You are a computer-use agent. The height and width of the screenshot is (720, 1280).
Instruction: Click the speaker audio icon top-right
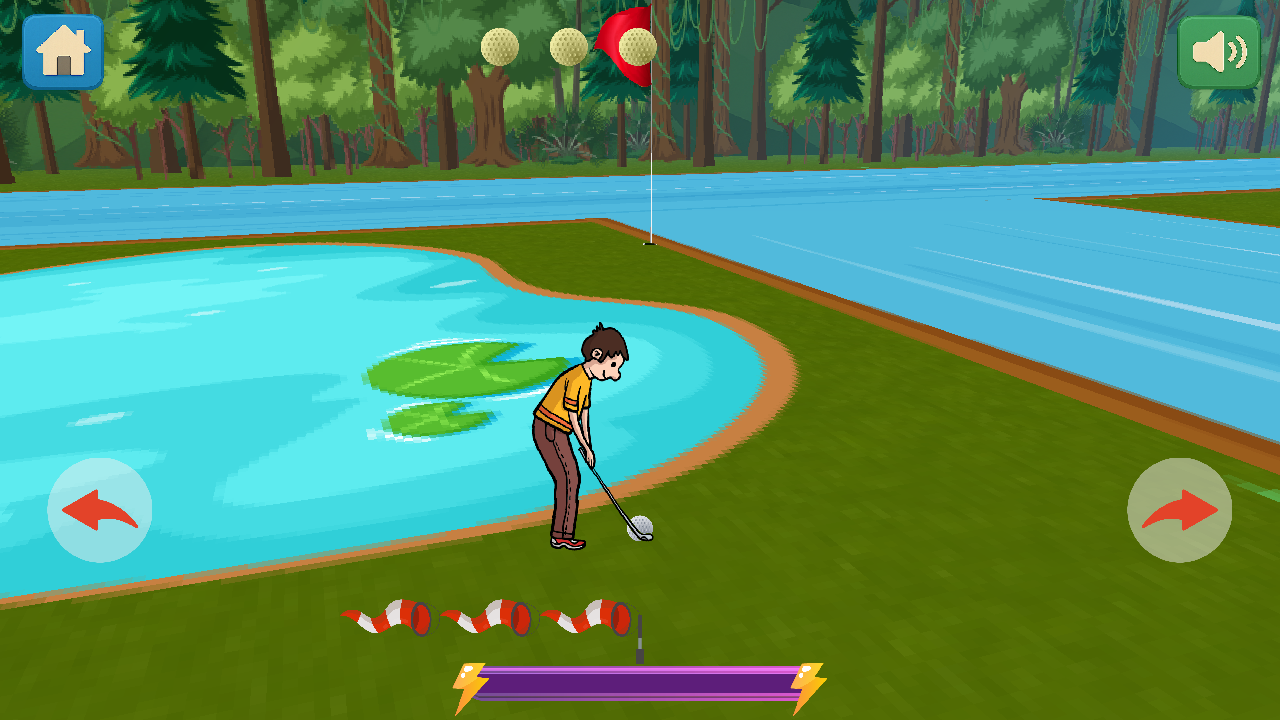[1218, 50]
